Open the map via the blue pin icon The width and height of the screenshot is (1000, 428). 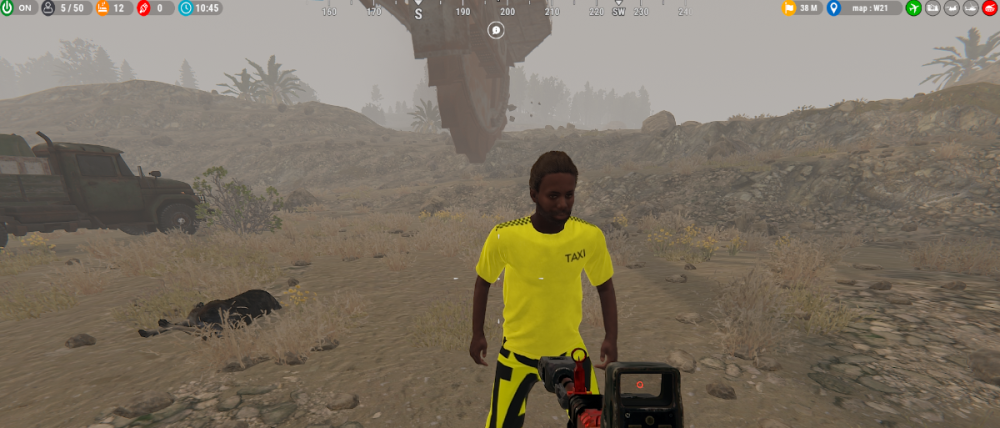(x=834, y=8)
